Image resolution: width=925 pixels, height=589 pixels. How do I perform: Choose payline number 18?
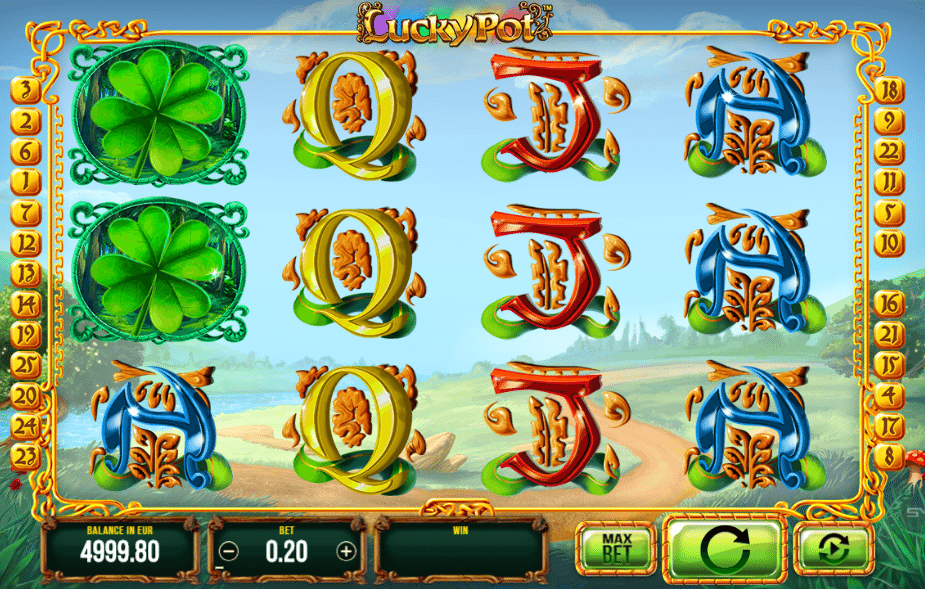coord(887,92)
